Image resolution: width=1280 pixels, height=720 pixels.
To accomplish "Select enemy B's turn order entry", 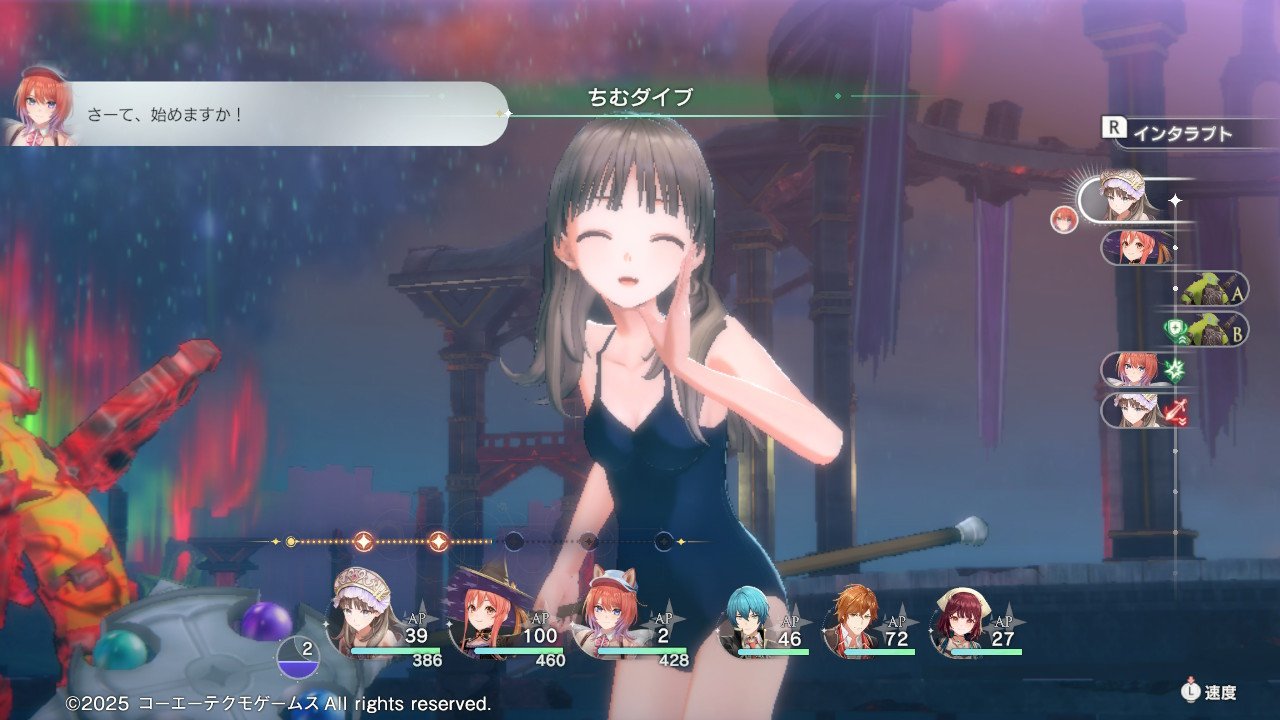I will coord(1210,329).
